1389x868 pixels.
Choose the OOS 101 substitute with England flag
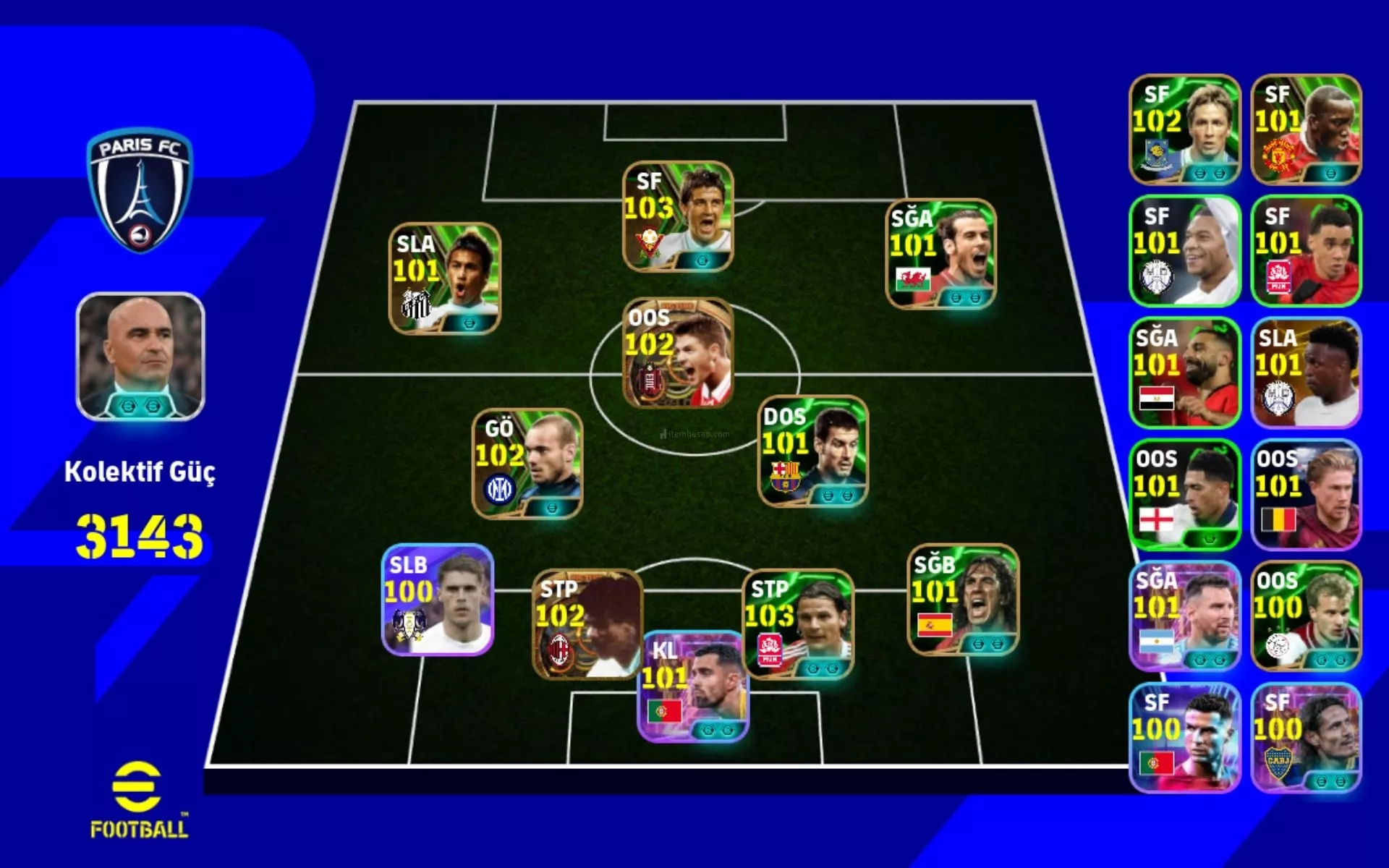click(x=1184, y=495)
